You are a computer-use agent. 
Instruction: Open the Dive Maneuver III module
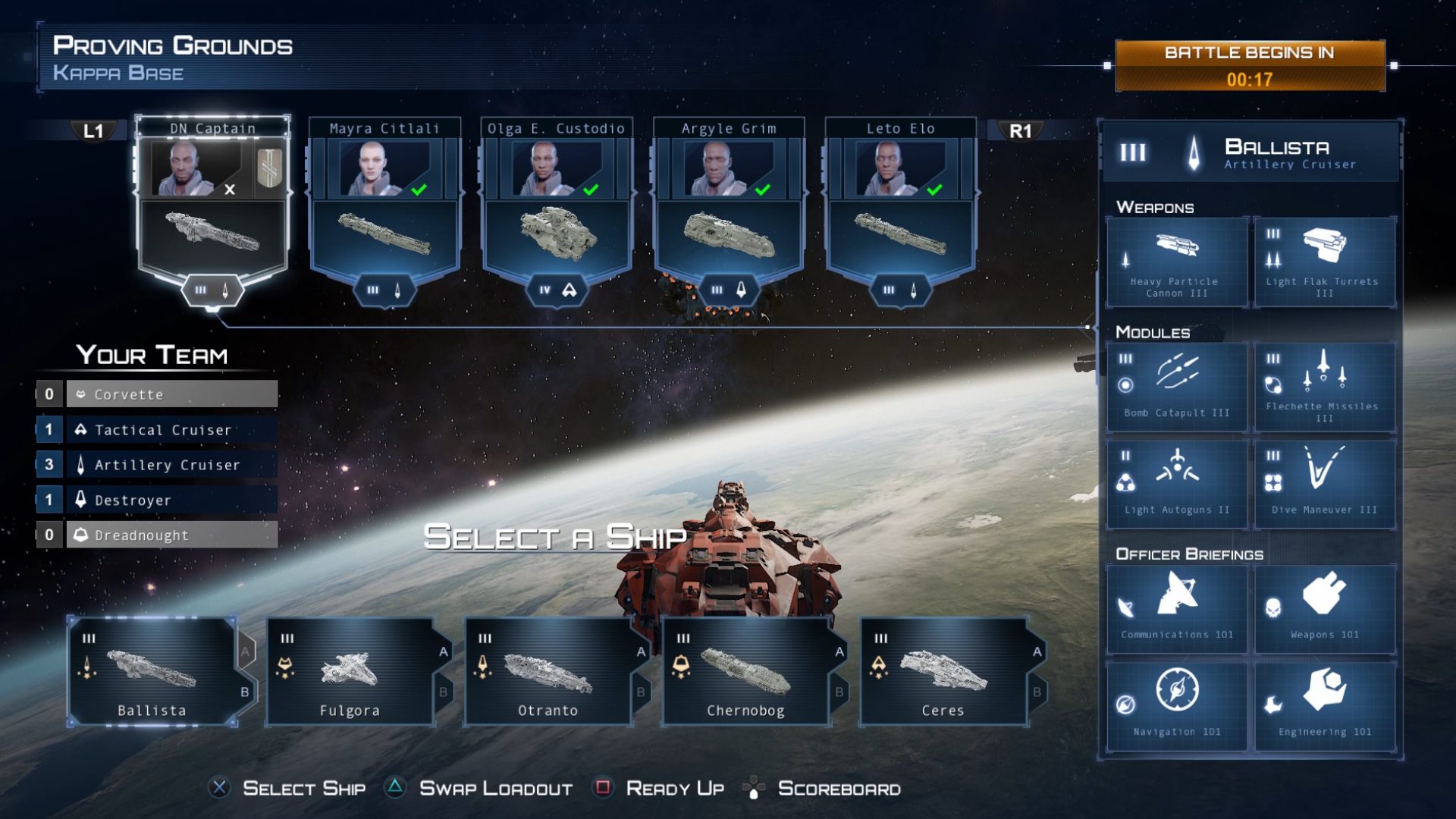click(x=1324, y=484)
